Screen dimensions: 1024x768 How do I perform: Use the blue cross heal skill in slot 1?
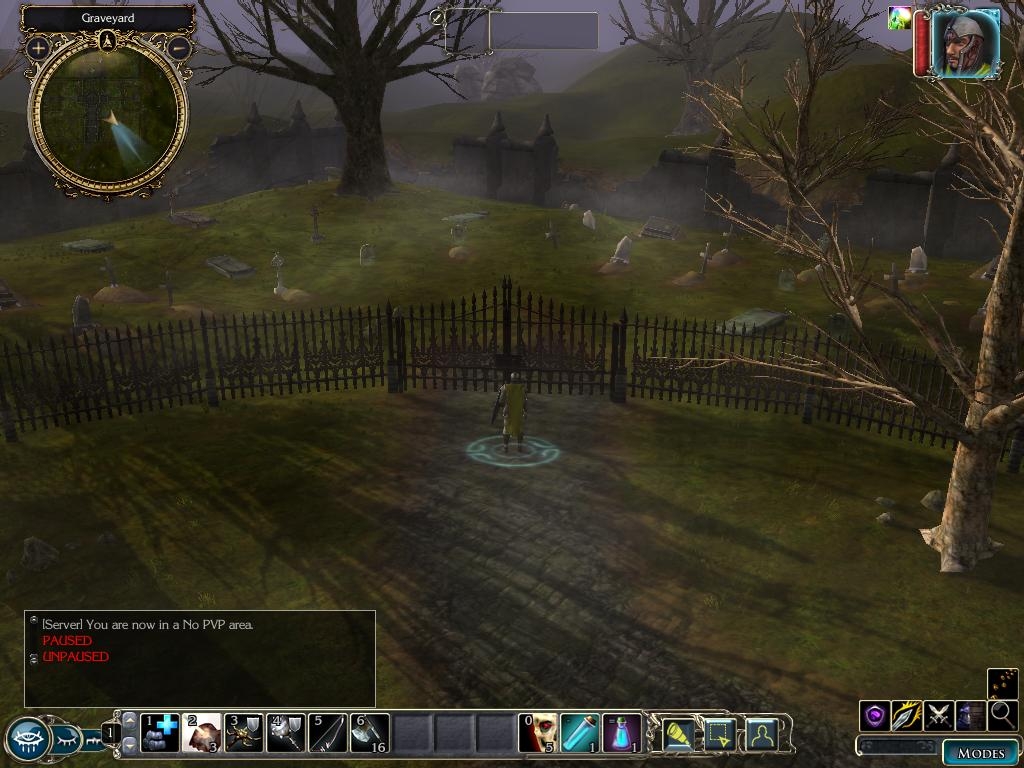point(160,733)
